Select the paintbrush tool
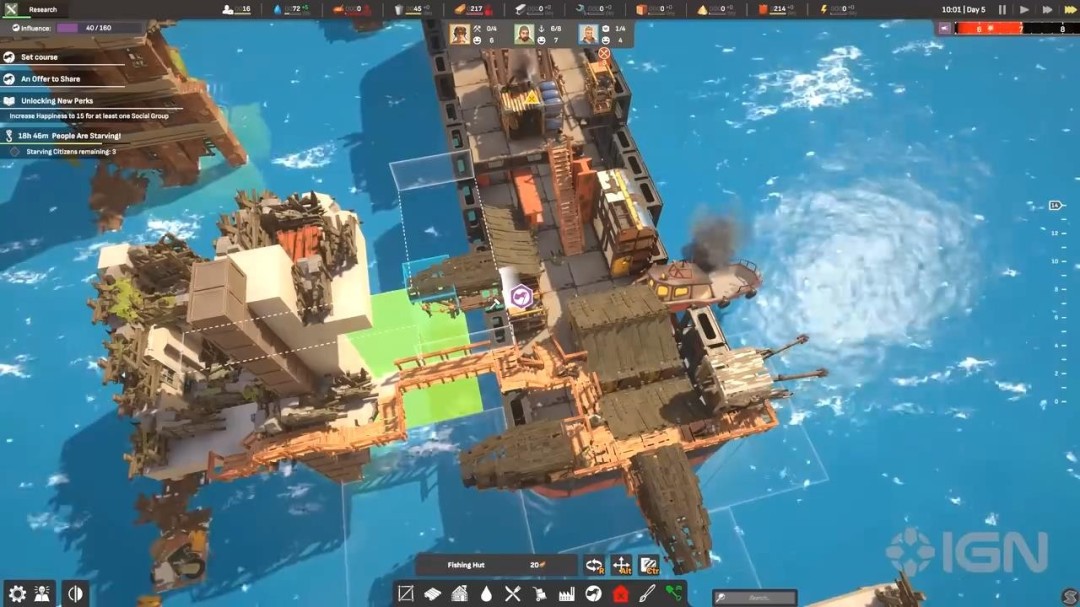Screen dimensions: 1080x607 [648, 593]
